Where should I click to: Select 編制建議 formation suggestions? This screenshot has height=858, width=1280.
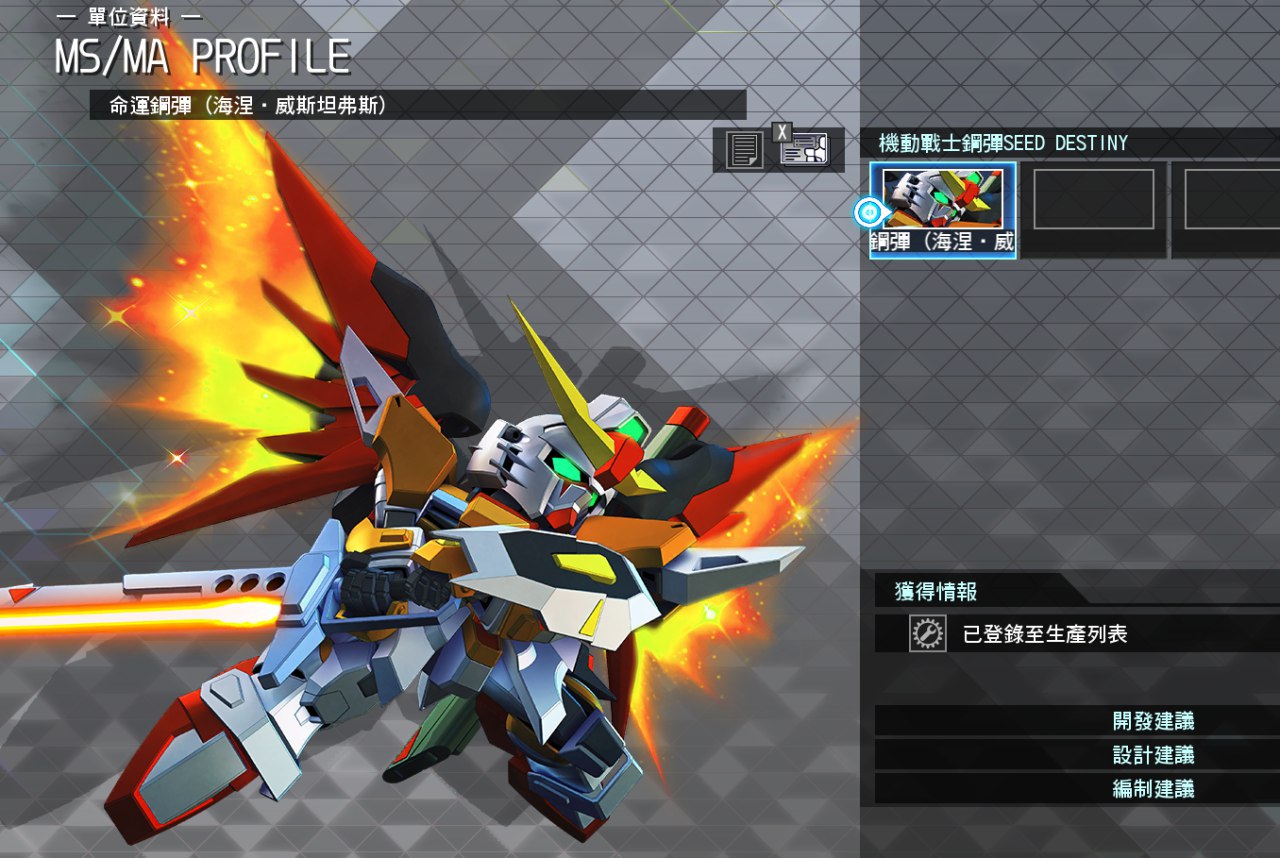[x=1152, y=789]
